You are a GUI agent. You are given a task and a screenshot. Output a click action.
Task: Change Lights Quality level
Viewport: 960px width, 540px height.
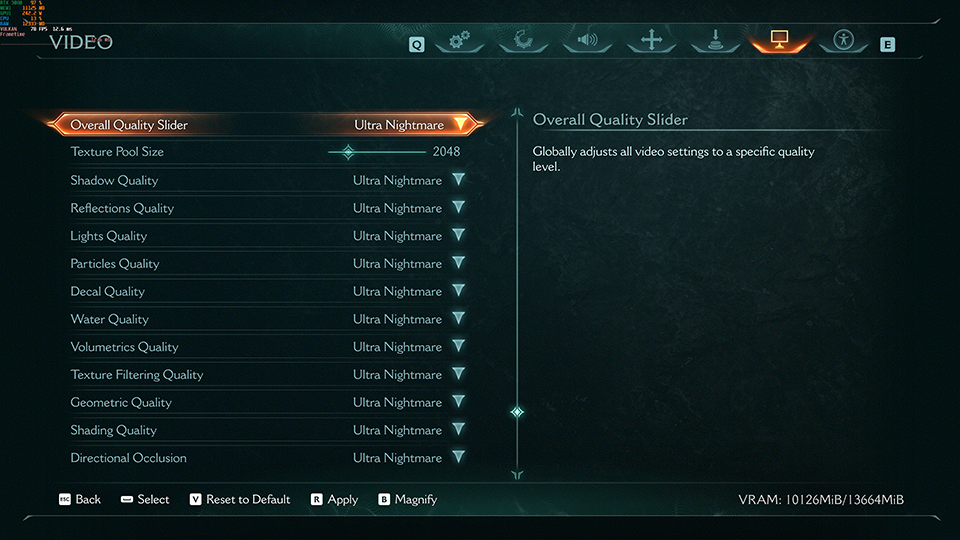(458, 236)
